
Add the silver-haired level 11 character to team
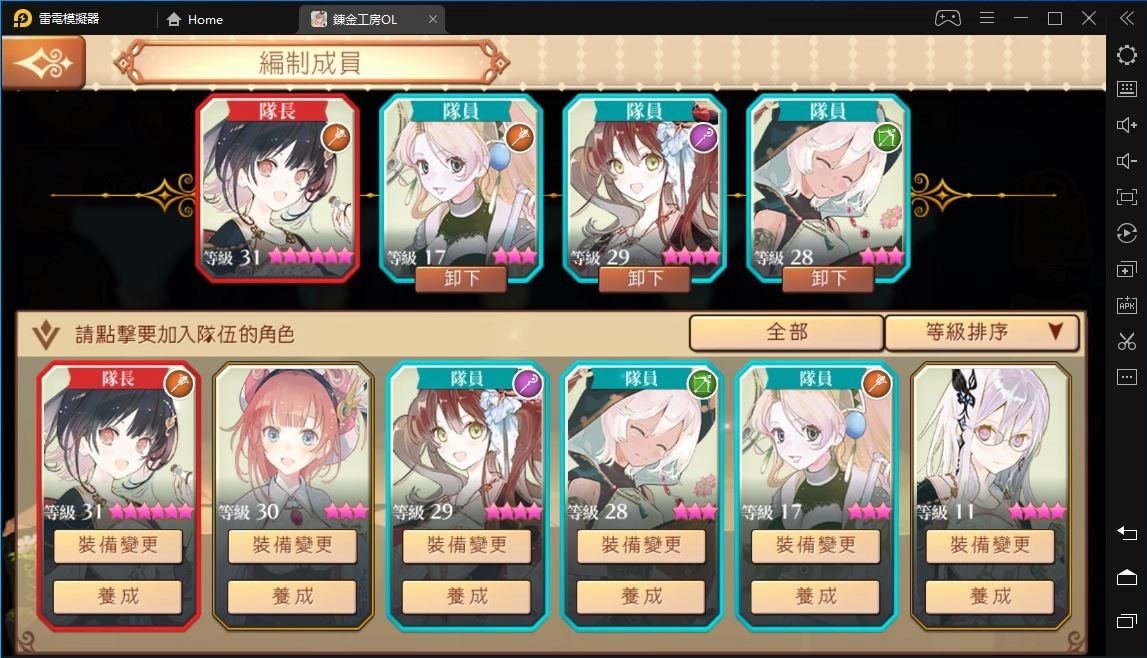(x=991, y=440)
